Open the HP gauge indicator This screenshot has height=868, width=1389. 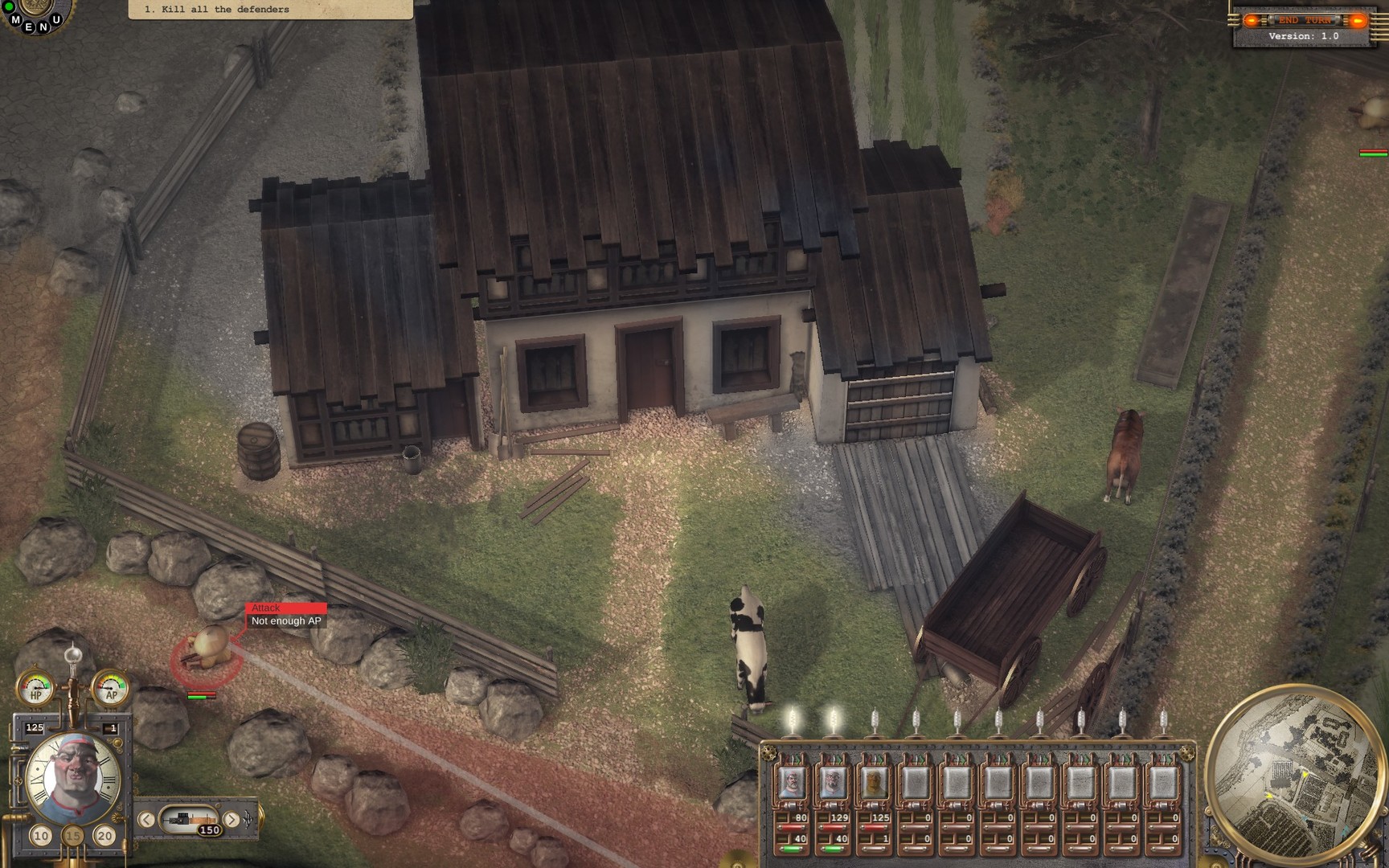(35, 688)
